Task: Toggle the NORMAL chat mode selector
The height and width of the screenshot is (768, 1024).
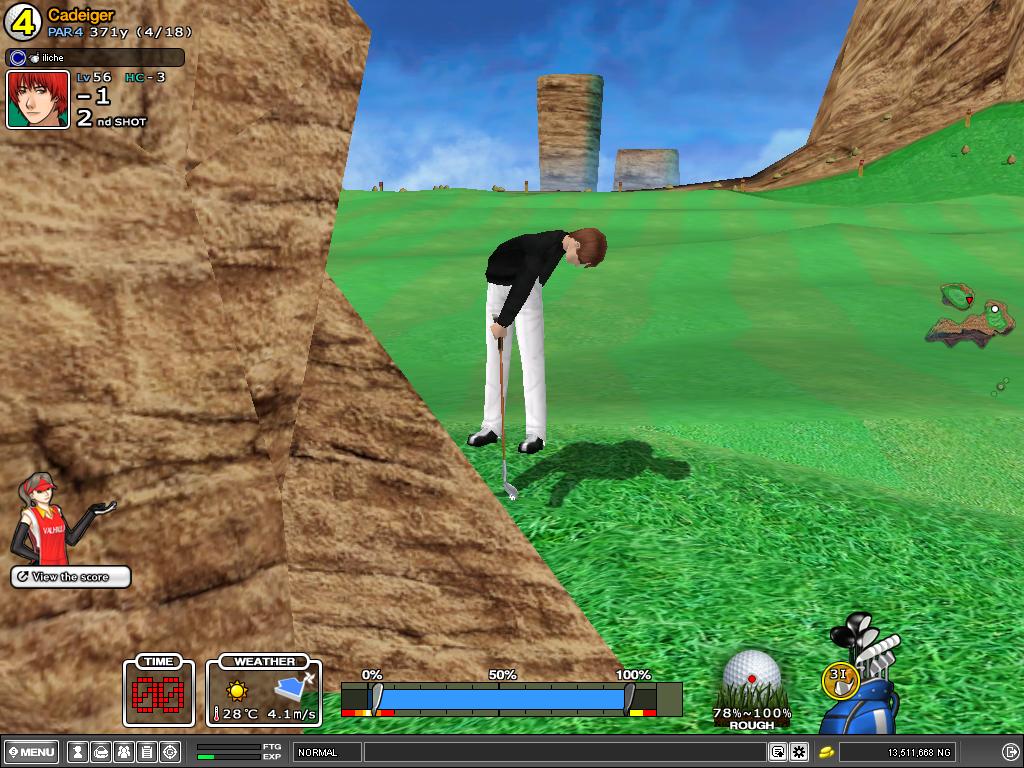Action: pos(327,752)
